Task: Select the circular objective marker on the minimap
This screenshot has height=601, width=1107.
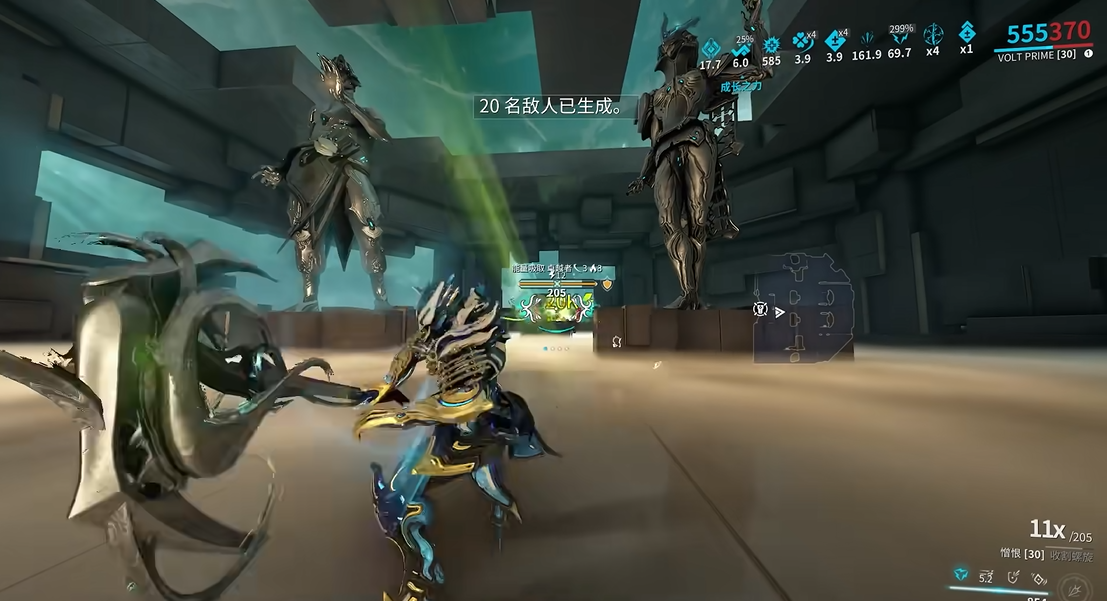Action: tap(761, 310)
